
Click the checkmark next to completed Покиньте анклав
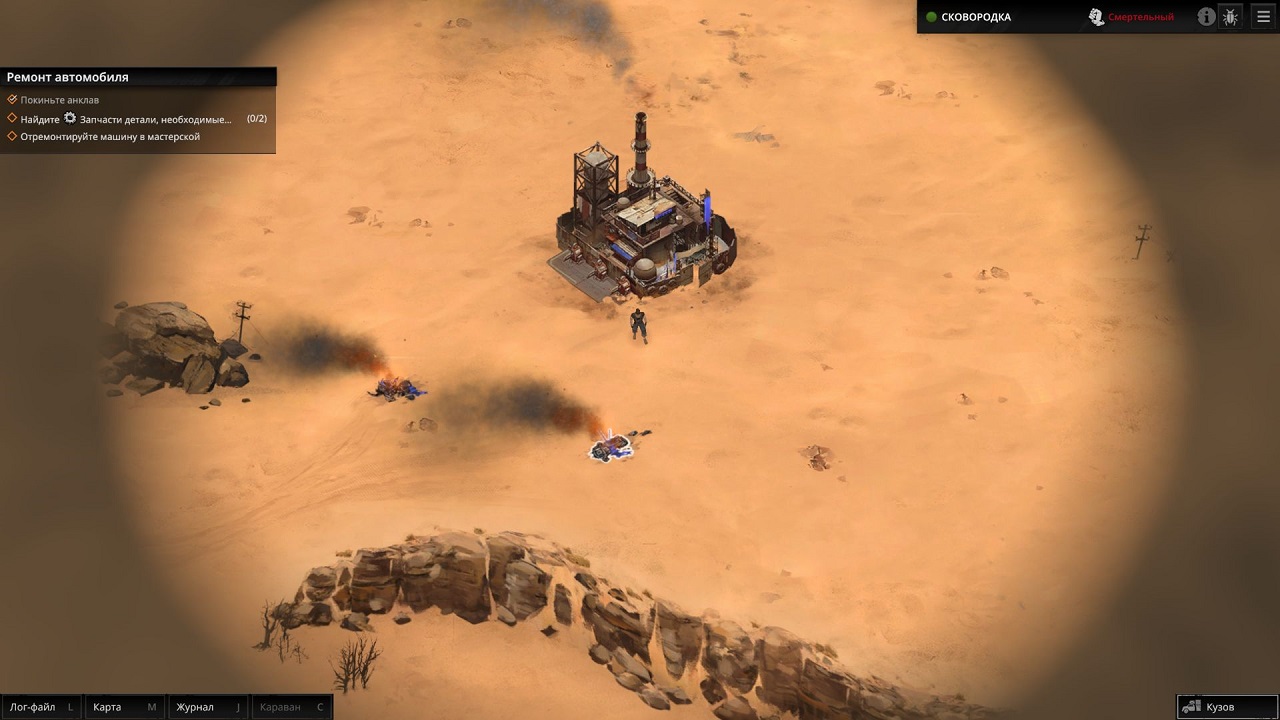(12, 99)
